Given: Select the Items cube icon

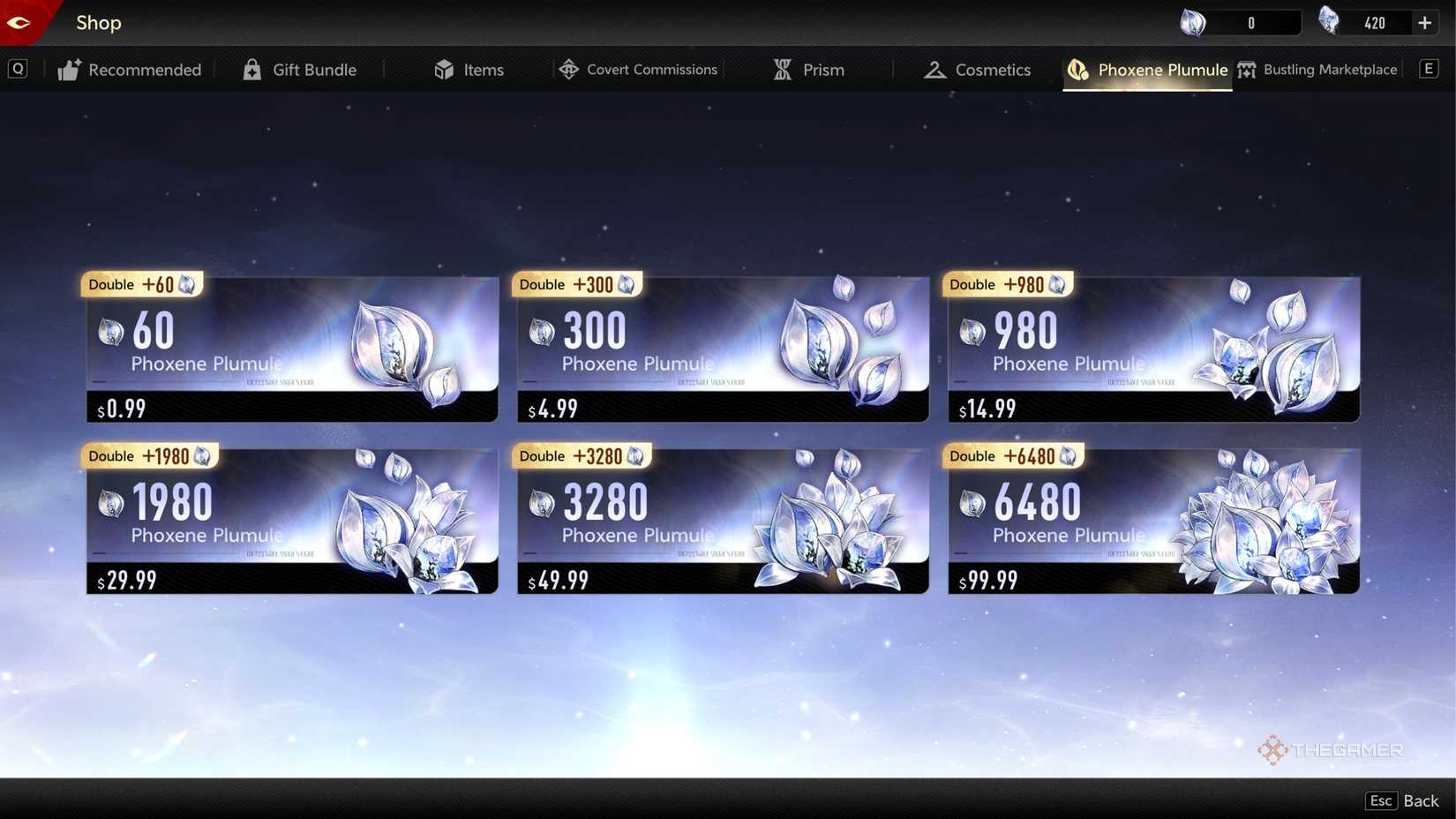Looking at the screenshot, I should pyautogui.click(x=445, y=69).
